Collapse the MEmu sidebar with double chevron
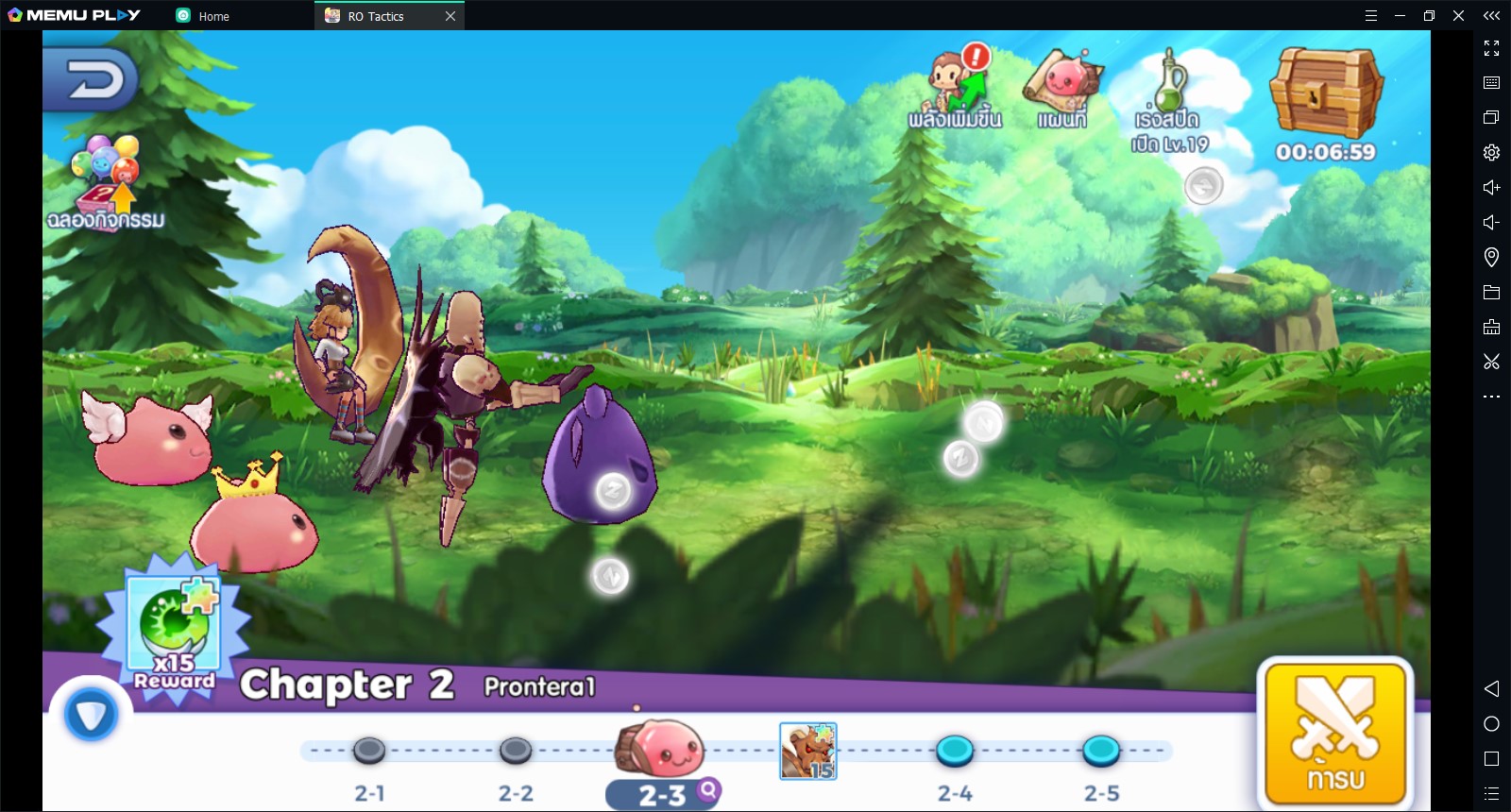The height and width of the screenshot is (812, 1511). pyautogui.click(x=1490, y=15)
